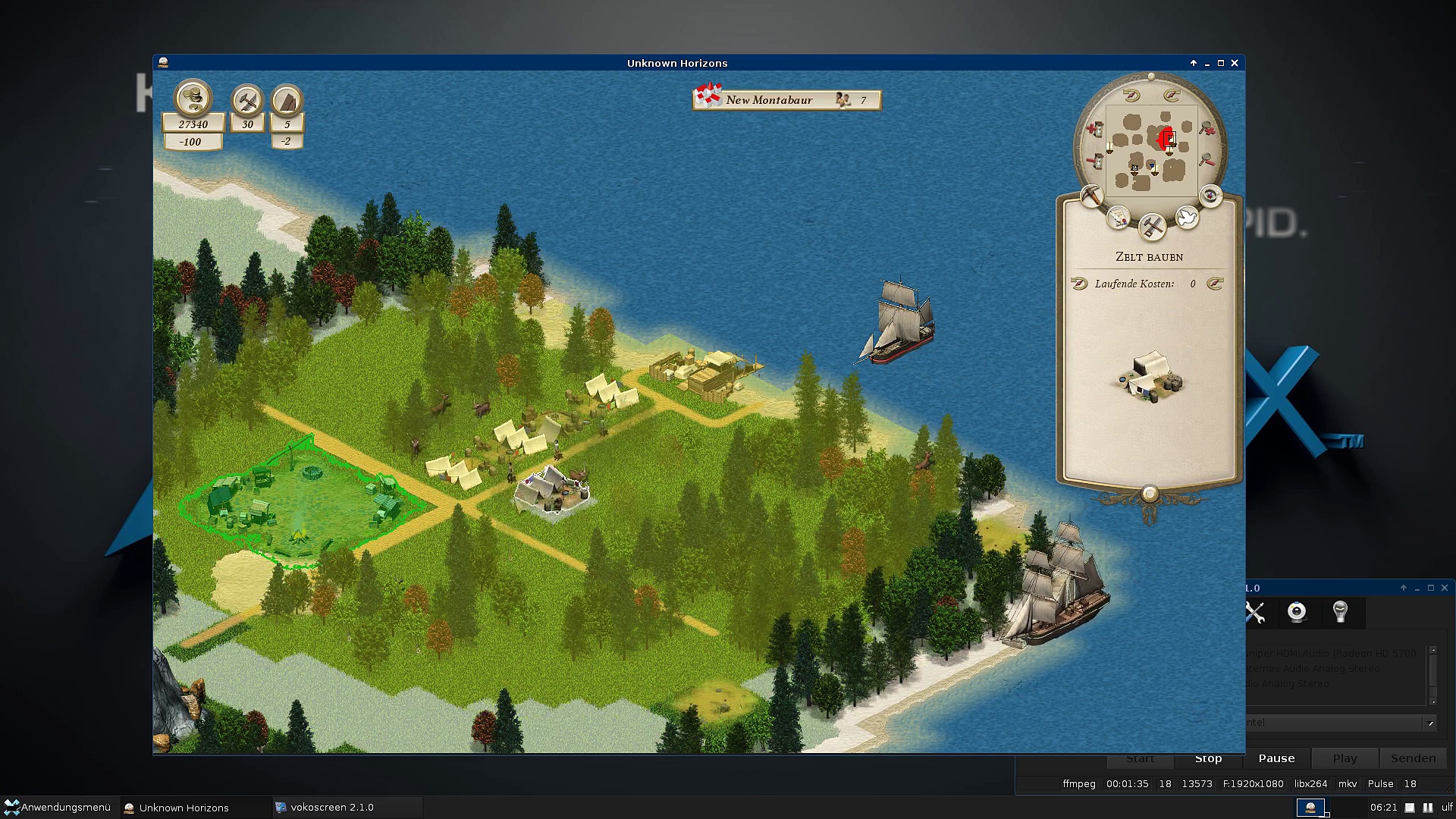Open the compass game menu button
Image resolution: width=1456 pixels, height=819 pixels.
[x=1210, y=196]
